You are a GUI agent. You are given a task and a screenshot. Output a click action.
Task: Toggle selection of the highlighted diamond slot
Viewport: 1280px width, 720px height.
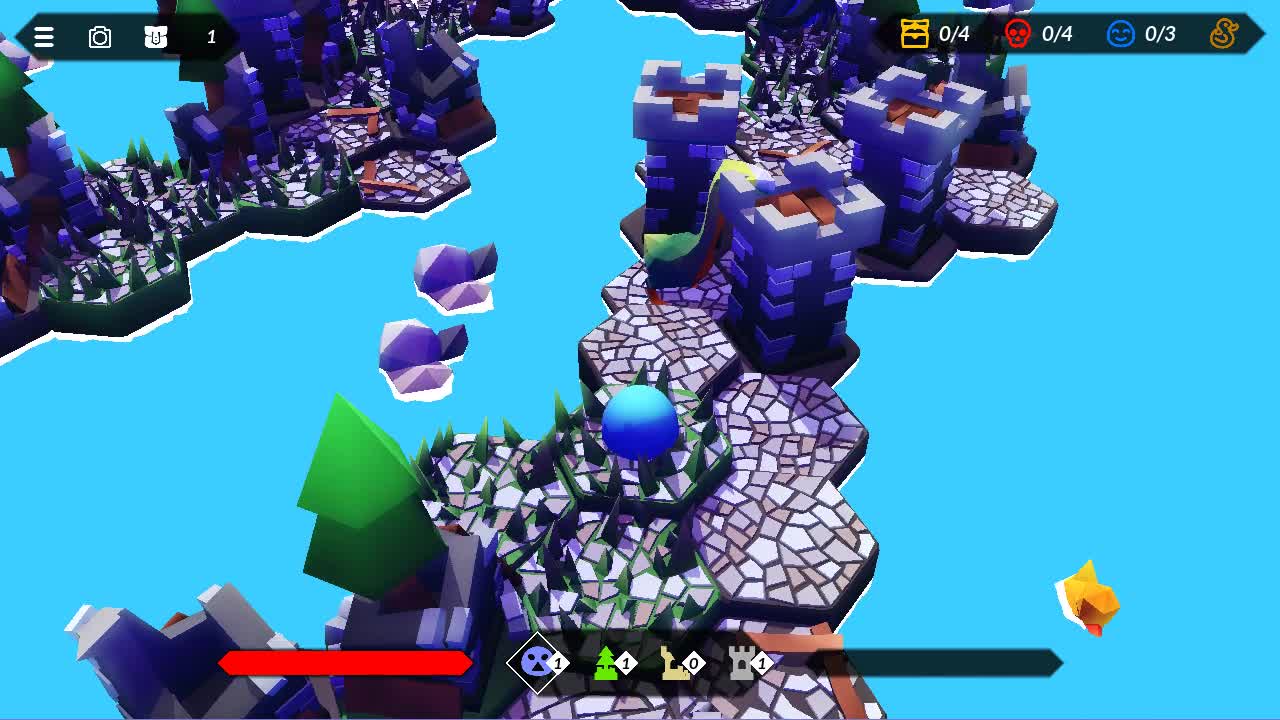[x=536, y=662]
